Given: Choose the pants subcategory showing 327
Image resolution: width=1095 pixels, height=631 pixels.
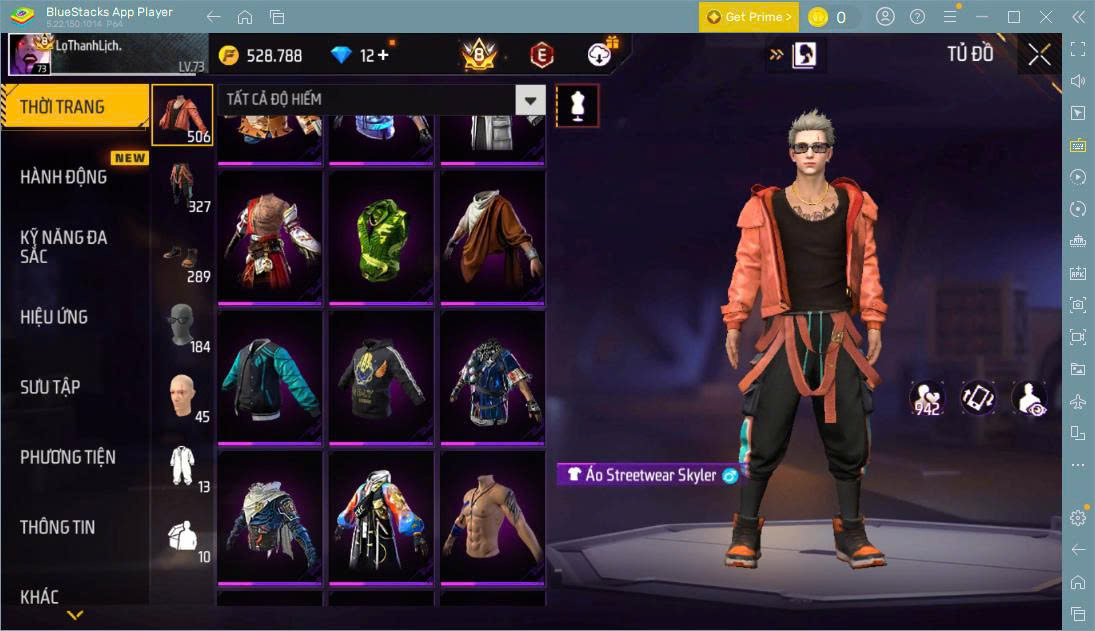Looking at the screenshot, I should click(182, 186).
